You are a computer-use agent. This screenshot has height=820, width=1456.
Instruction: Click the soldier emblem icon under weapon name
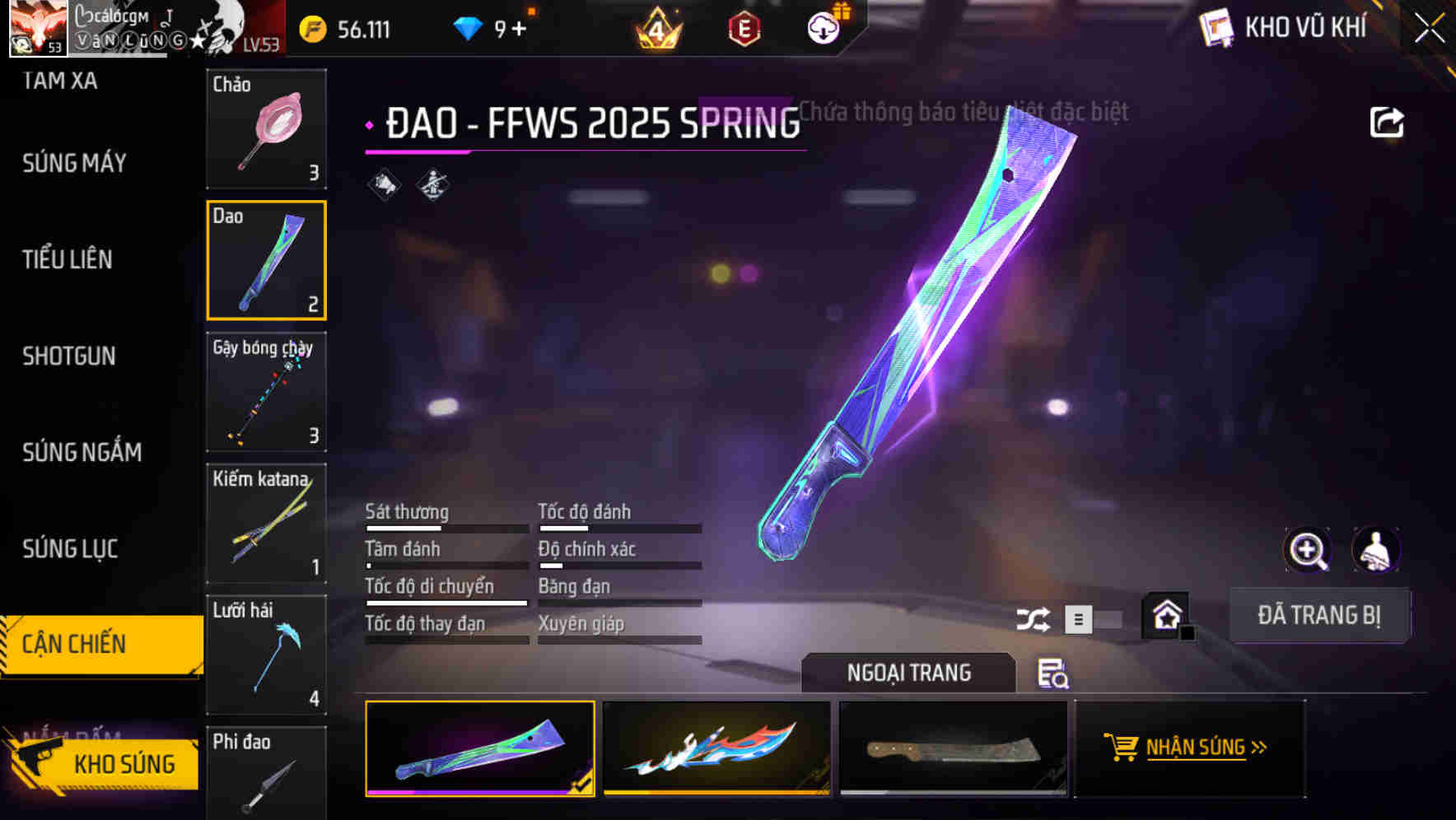point(434,184)
